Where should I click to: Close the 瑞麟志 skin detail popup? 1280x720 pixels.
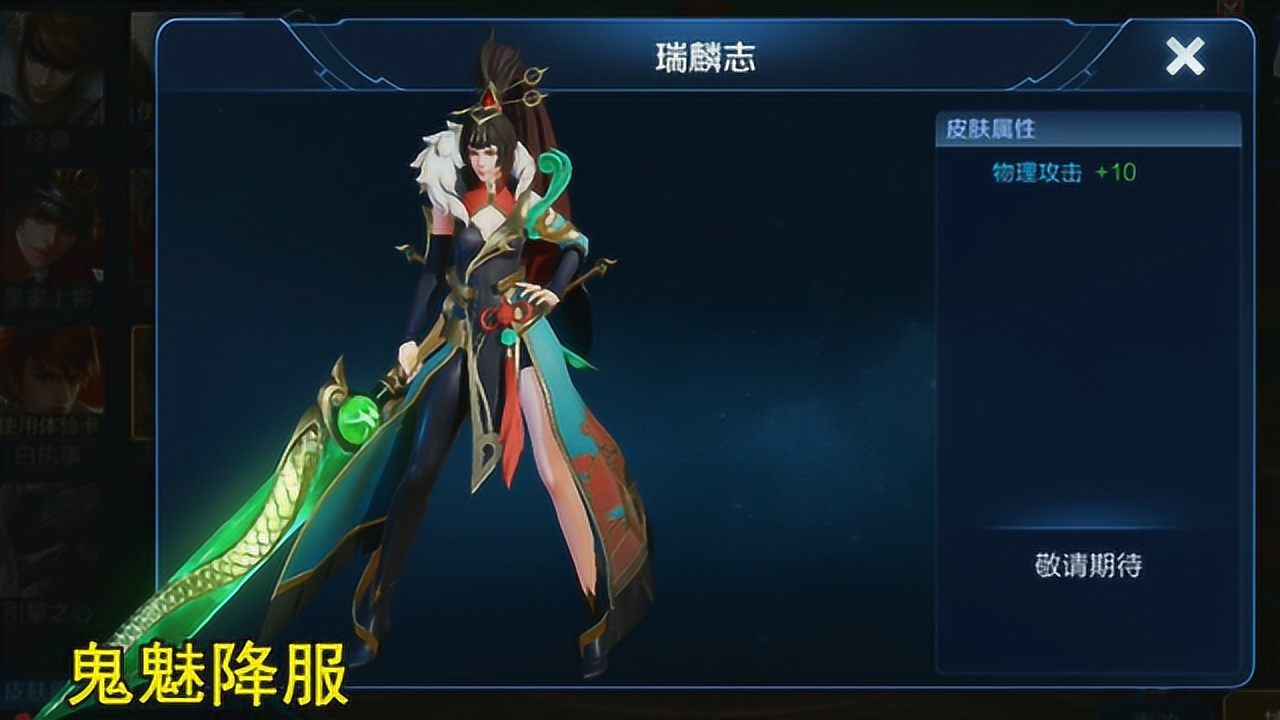tap(1186, 57)
